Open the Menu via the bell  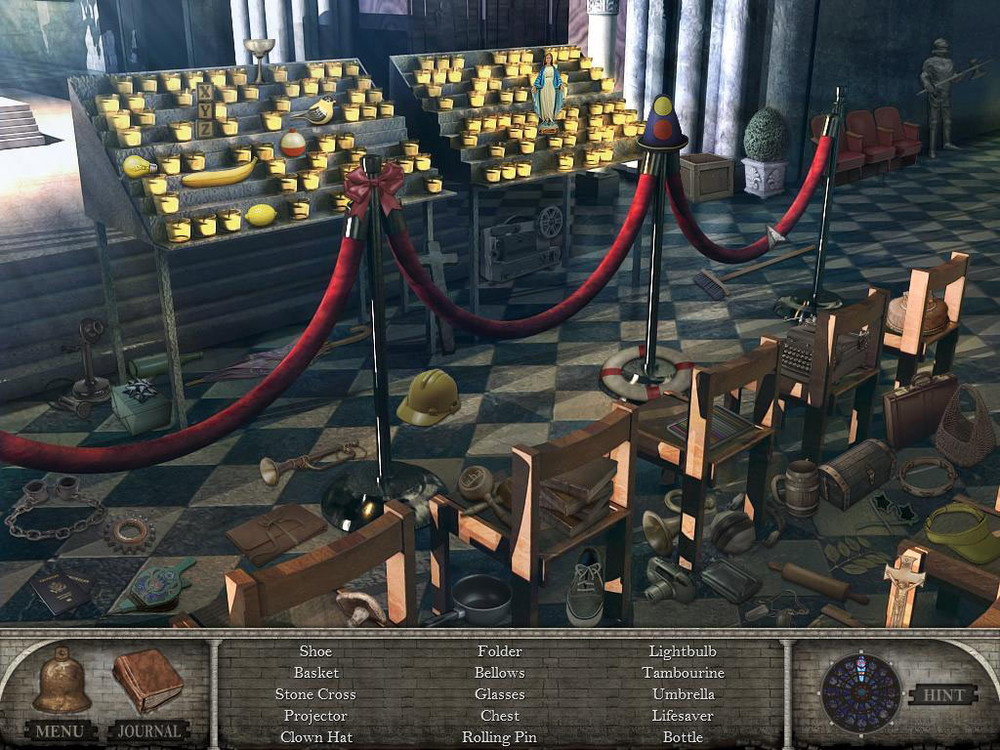point(61,683)
